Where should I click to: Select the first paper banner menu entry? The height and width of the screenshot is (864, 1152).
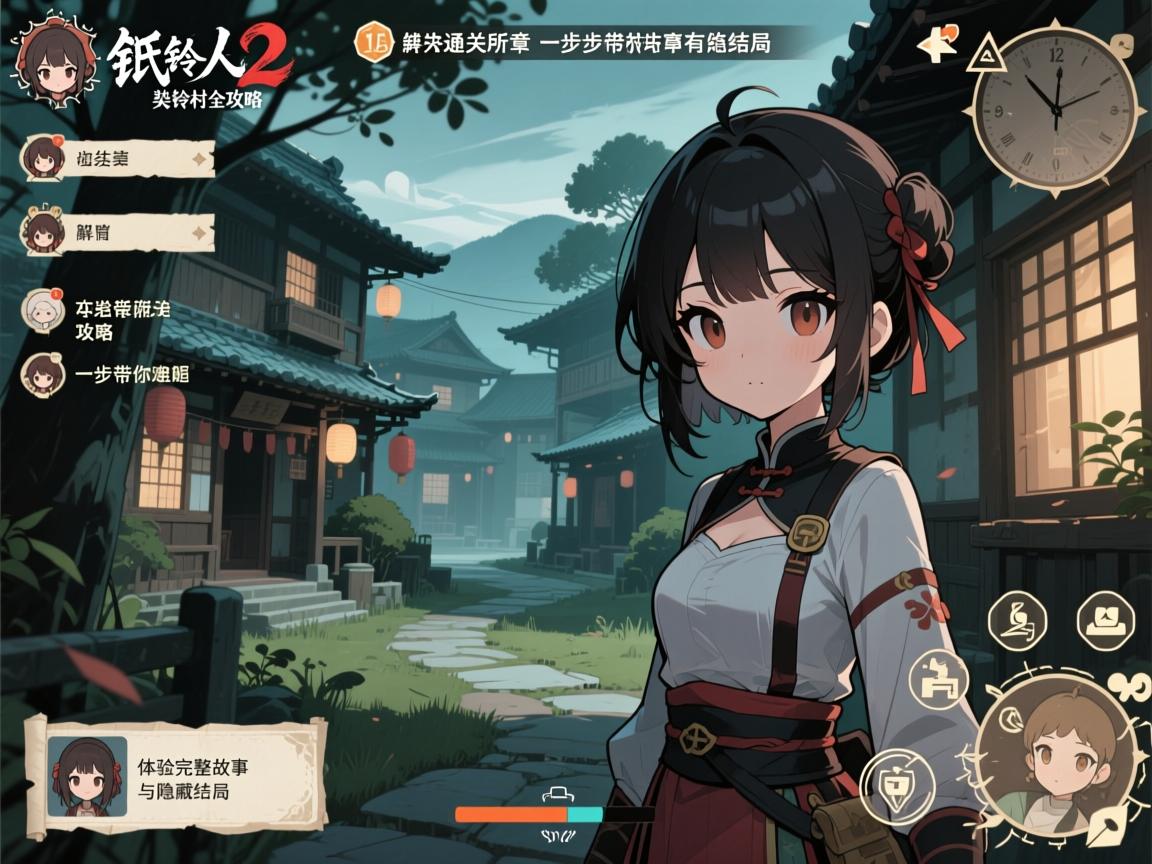(x=118, y=157)
